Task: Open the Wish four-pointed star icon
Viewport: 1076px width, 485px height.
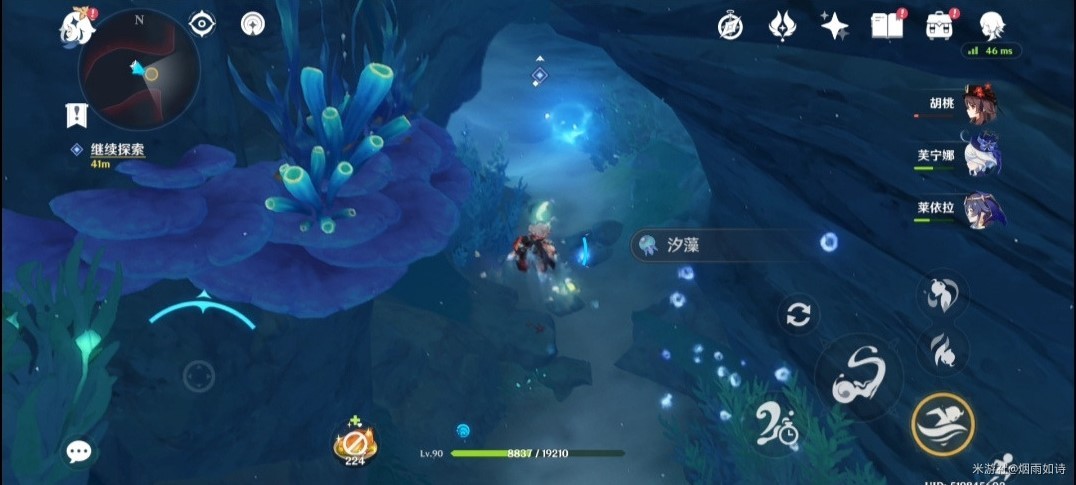Action: tap(834, 26)
